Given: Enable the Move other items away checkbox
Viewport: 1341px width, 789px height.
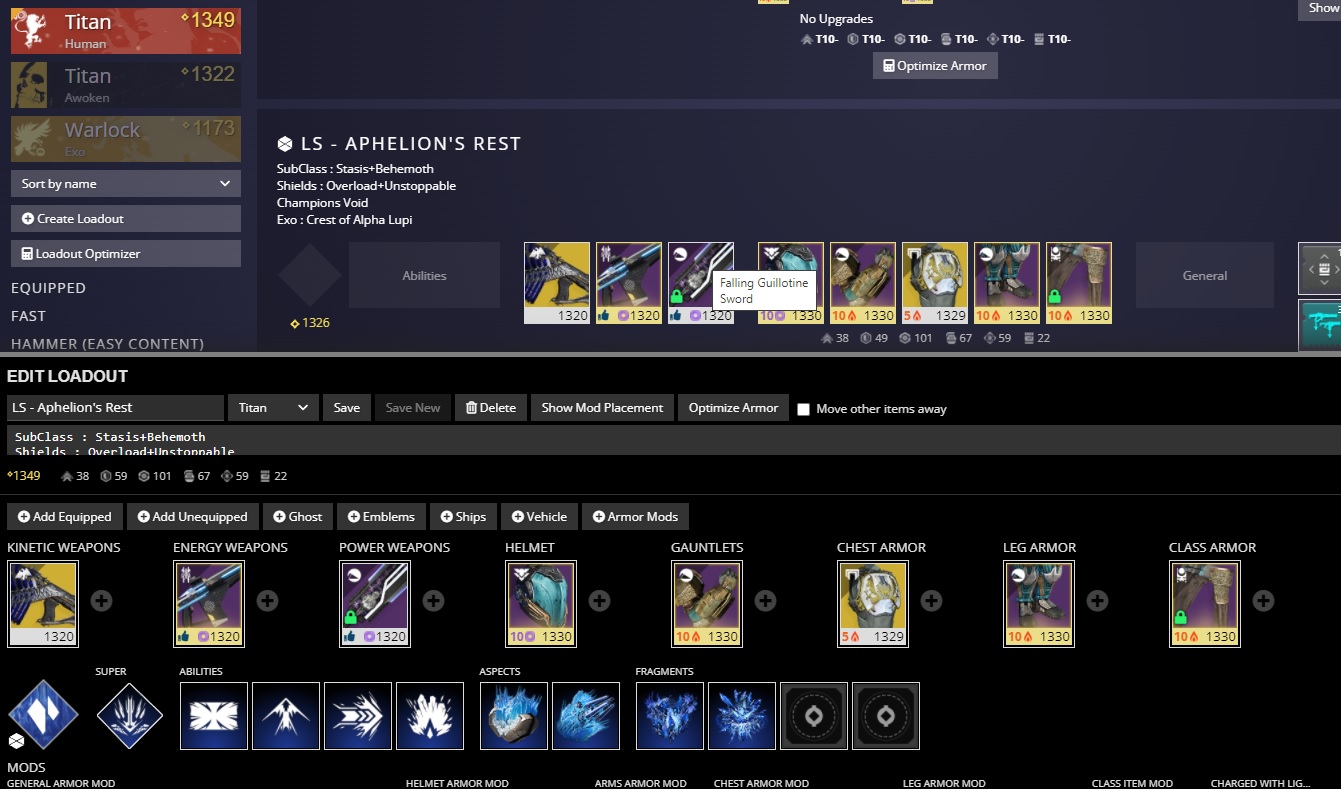Looking at the screenshot, I should pos(803,408).
